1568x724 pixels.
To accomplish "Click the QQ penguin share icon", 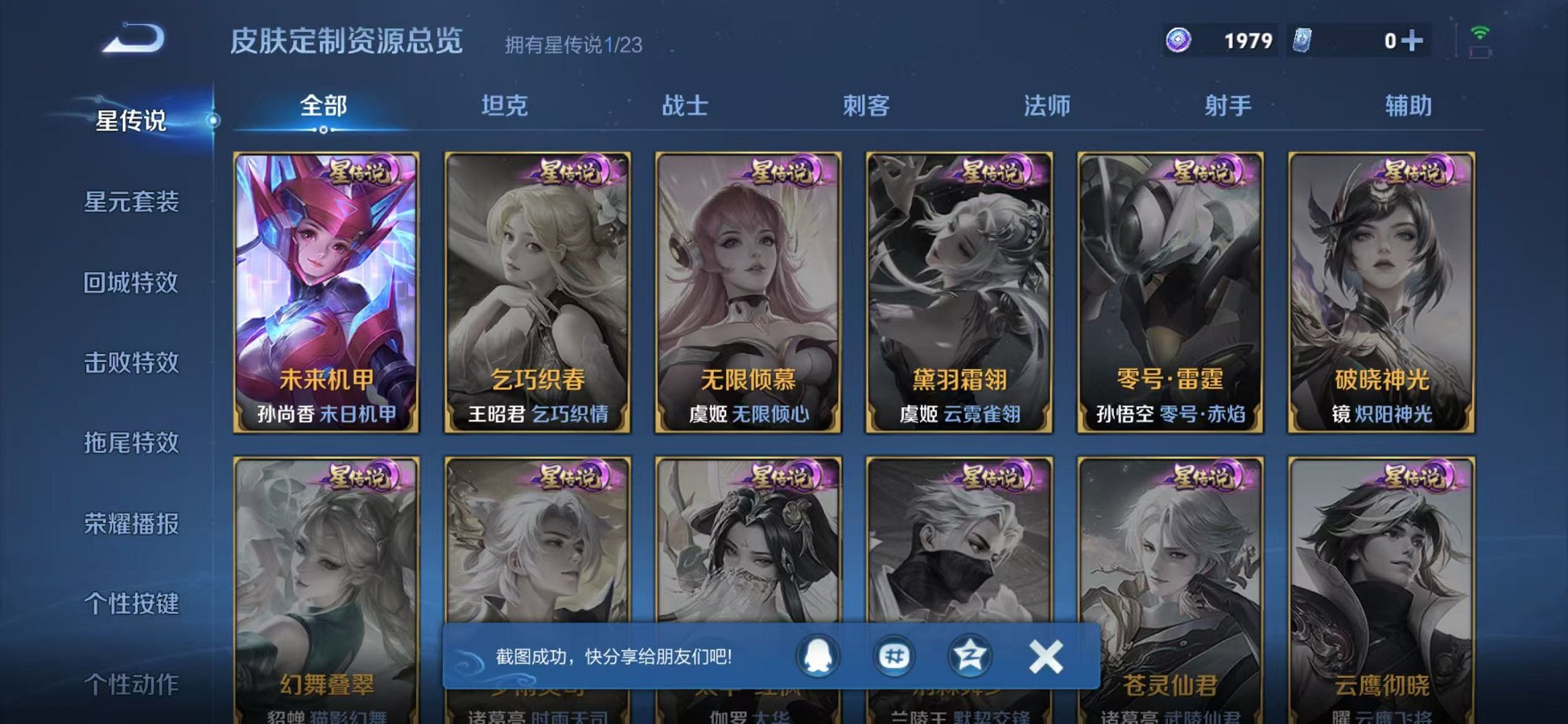I will [818, 655].
